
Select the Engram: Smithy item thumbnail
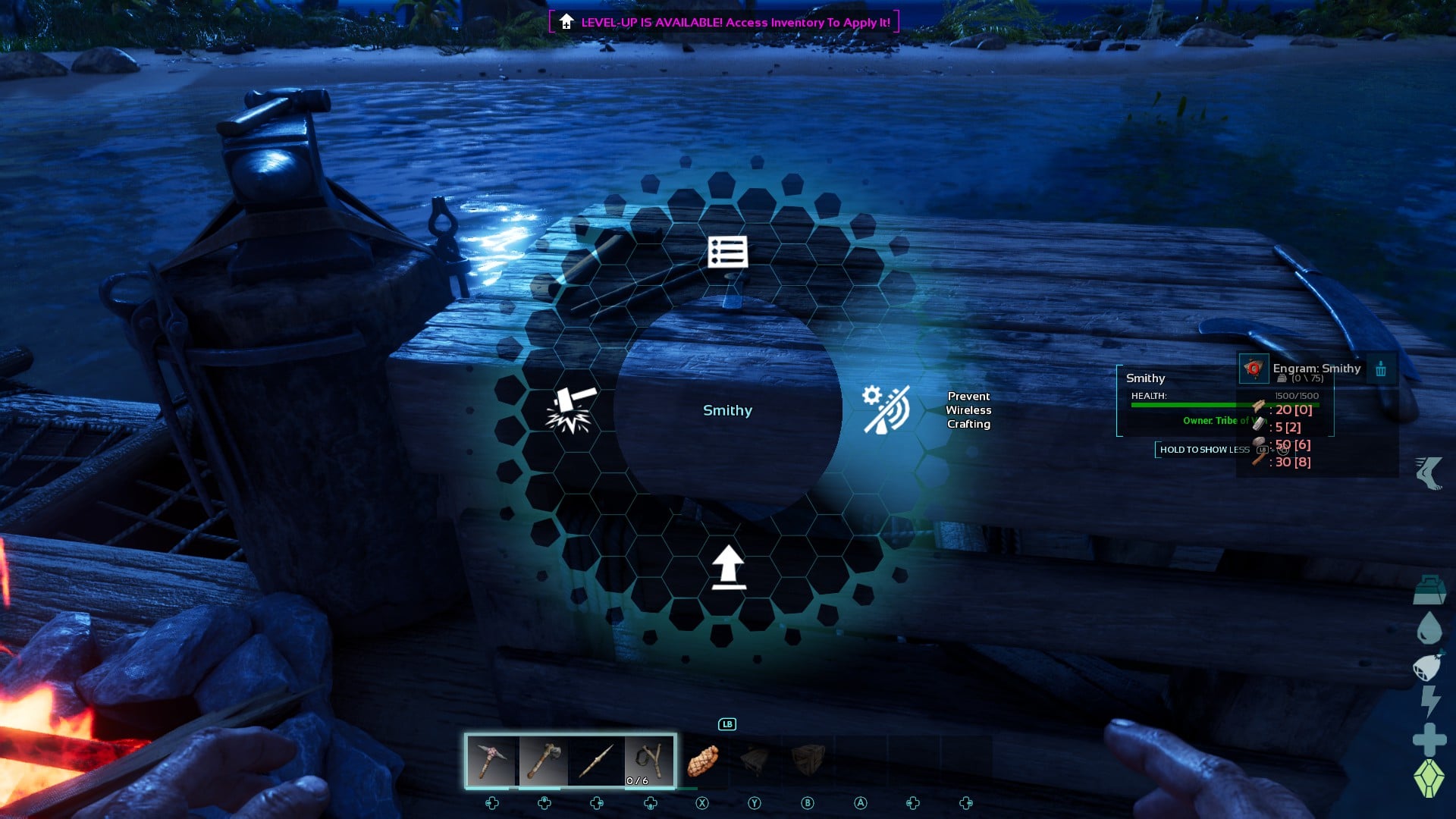pos(1254,369)
